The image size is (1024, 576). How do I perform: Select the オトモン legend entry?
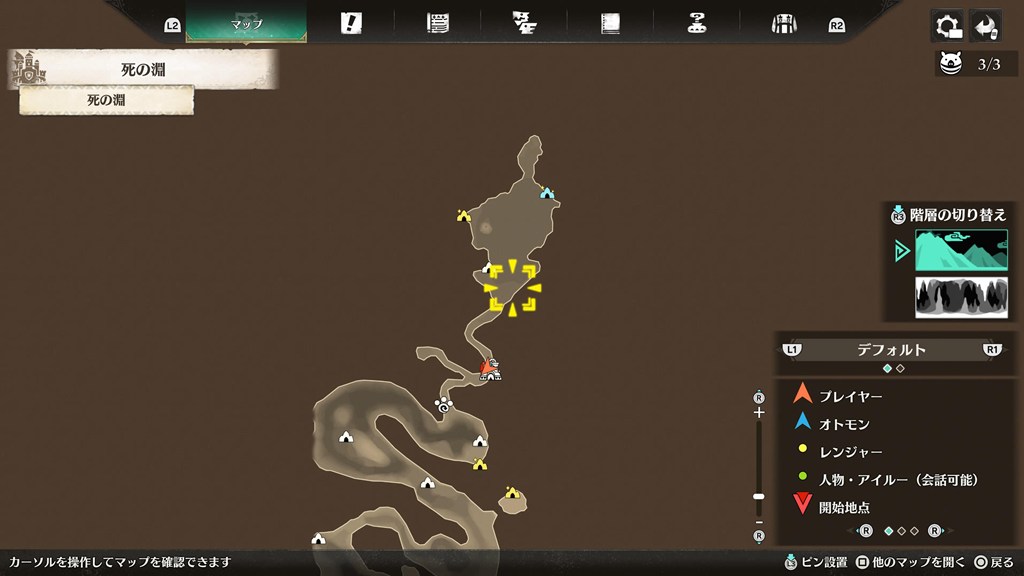click(846, 424)
